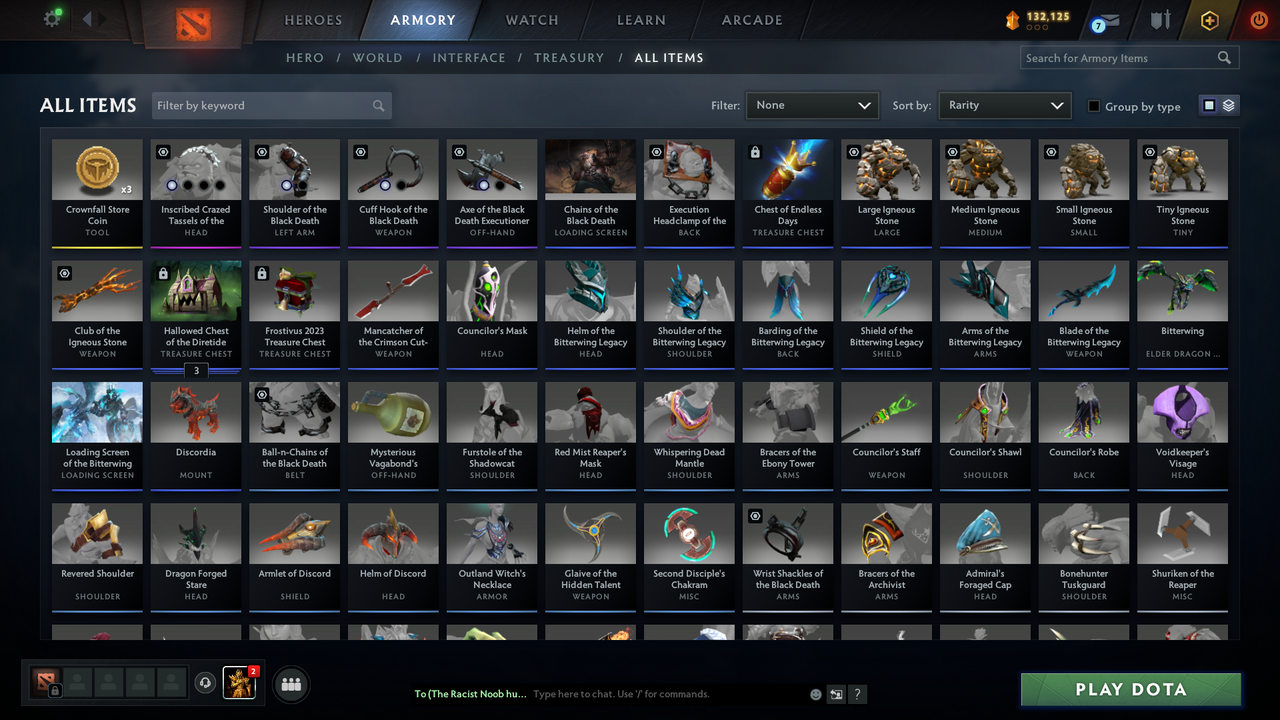Select the TREASURY sub-tab

[569, 58]
